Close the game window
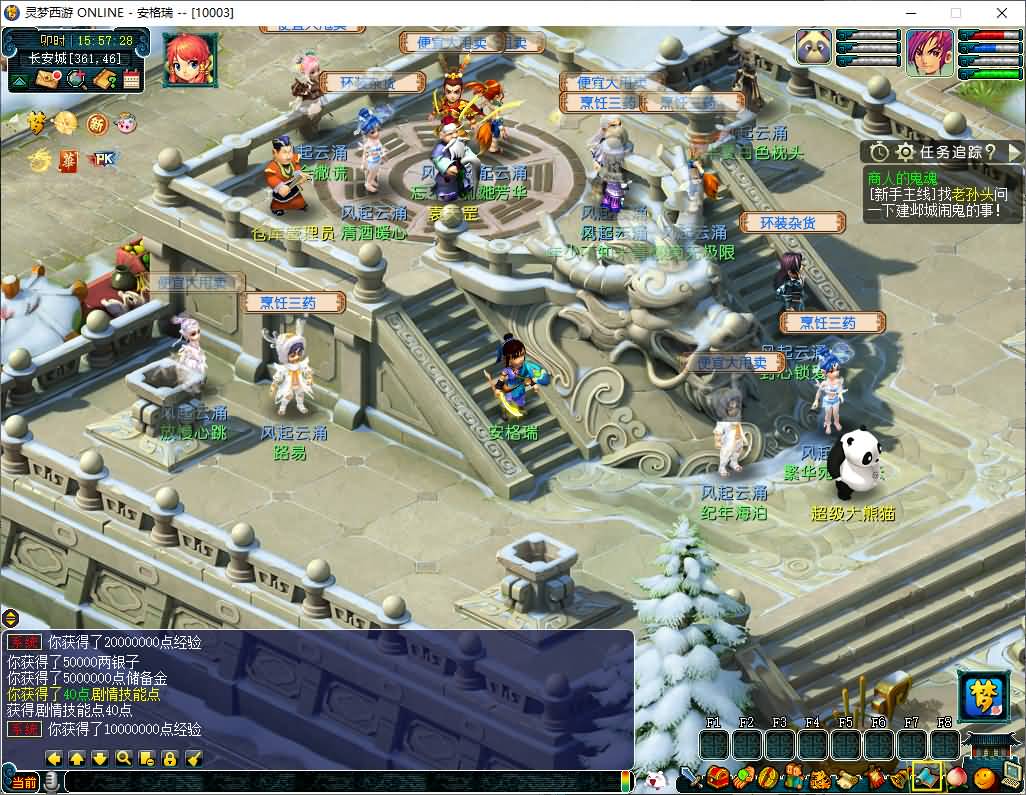The image size is (1026, 795). click(x=1002, y=13)
